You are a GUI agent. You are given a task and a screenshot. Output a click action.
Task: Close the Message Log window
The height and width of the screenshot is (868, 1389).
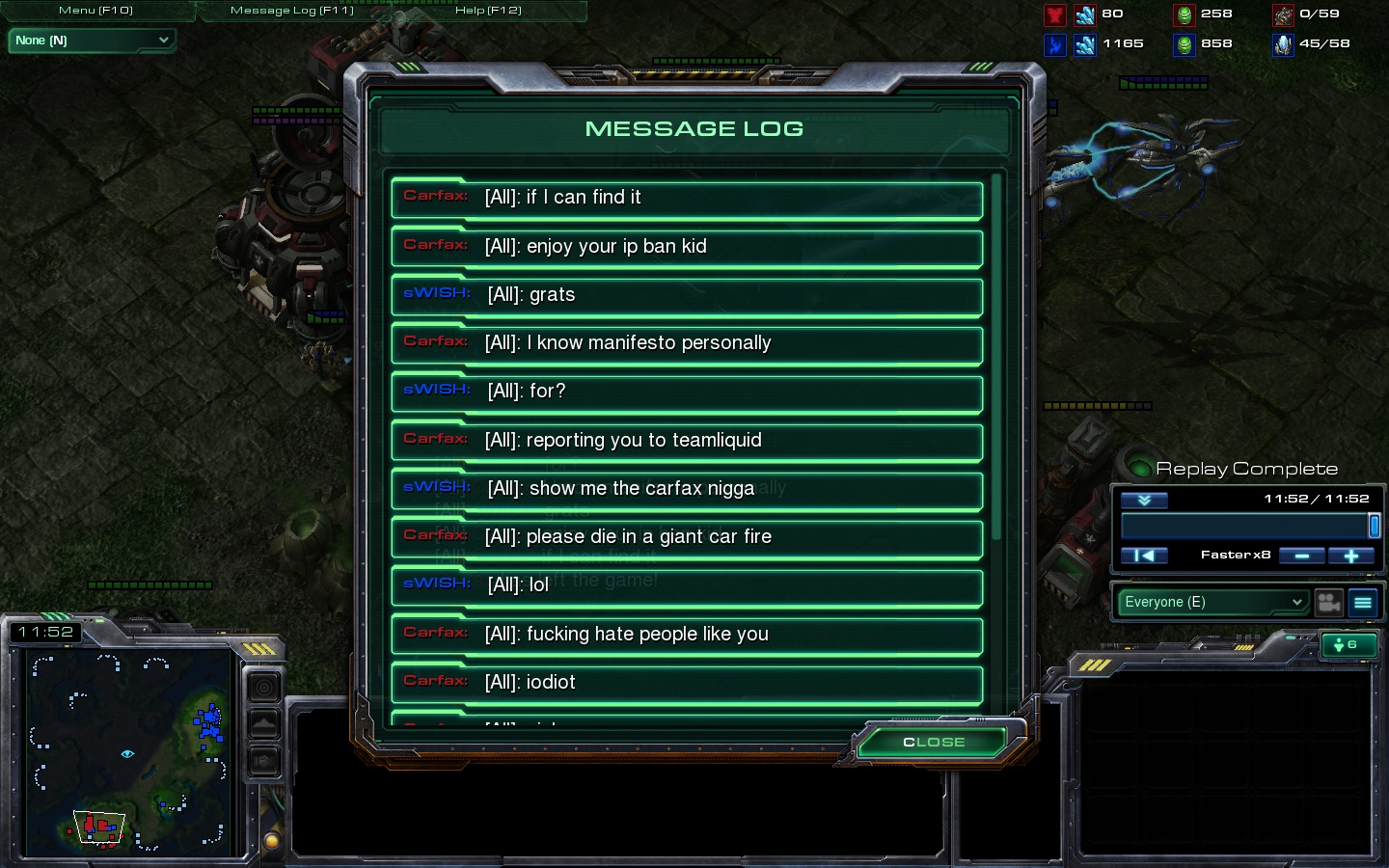click(x=933, y=742)
